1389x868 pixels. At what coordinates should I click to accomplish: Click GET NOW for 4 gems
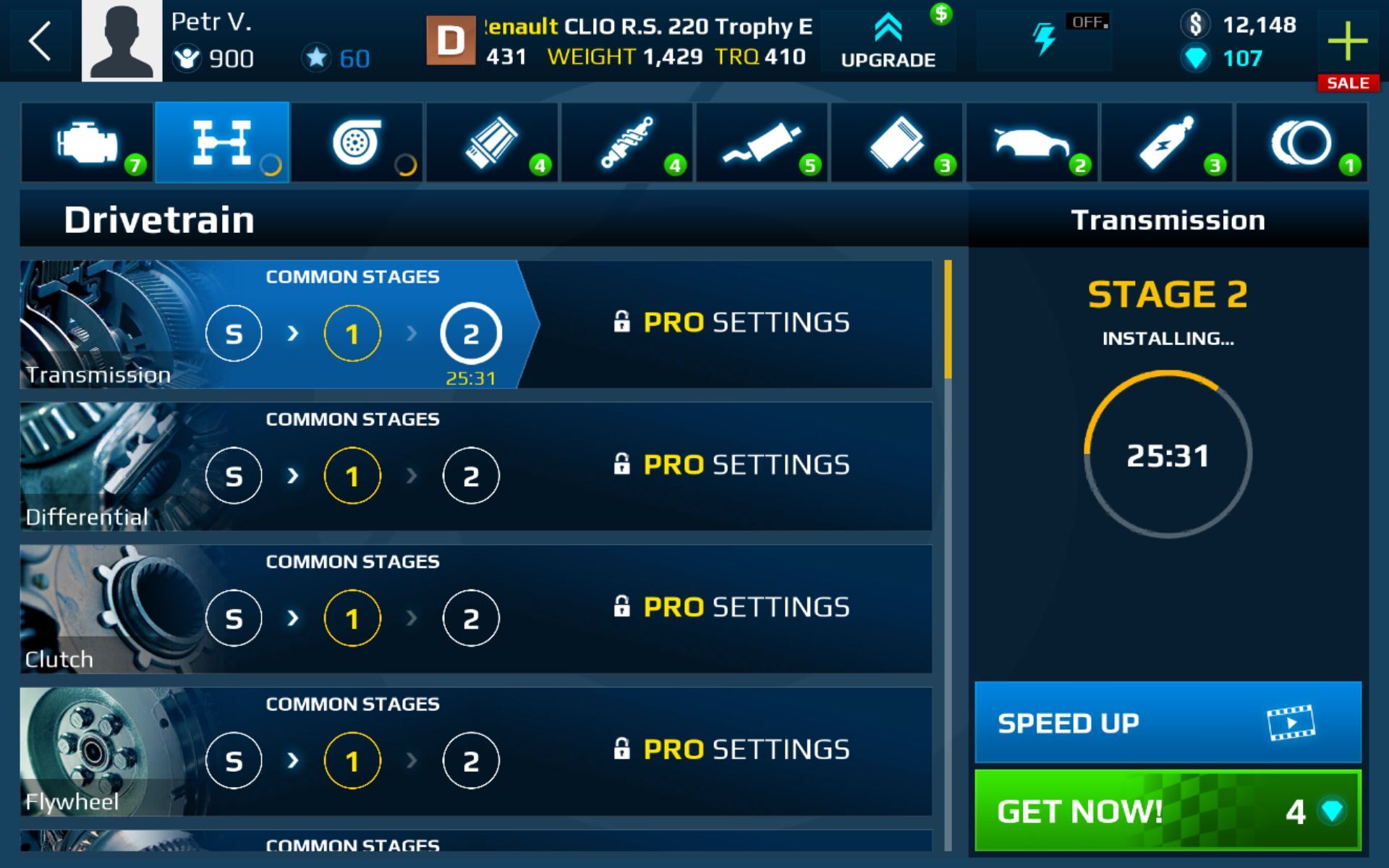(x=1168, y=810)
